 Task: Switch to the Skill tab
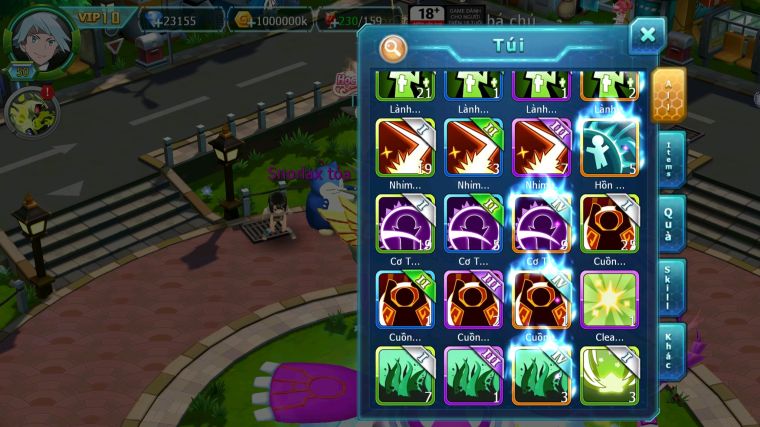pos(671,287)
